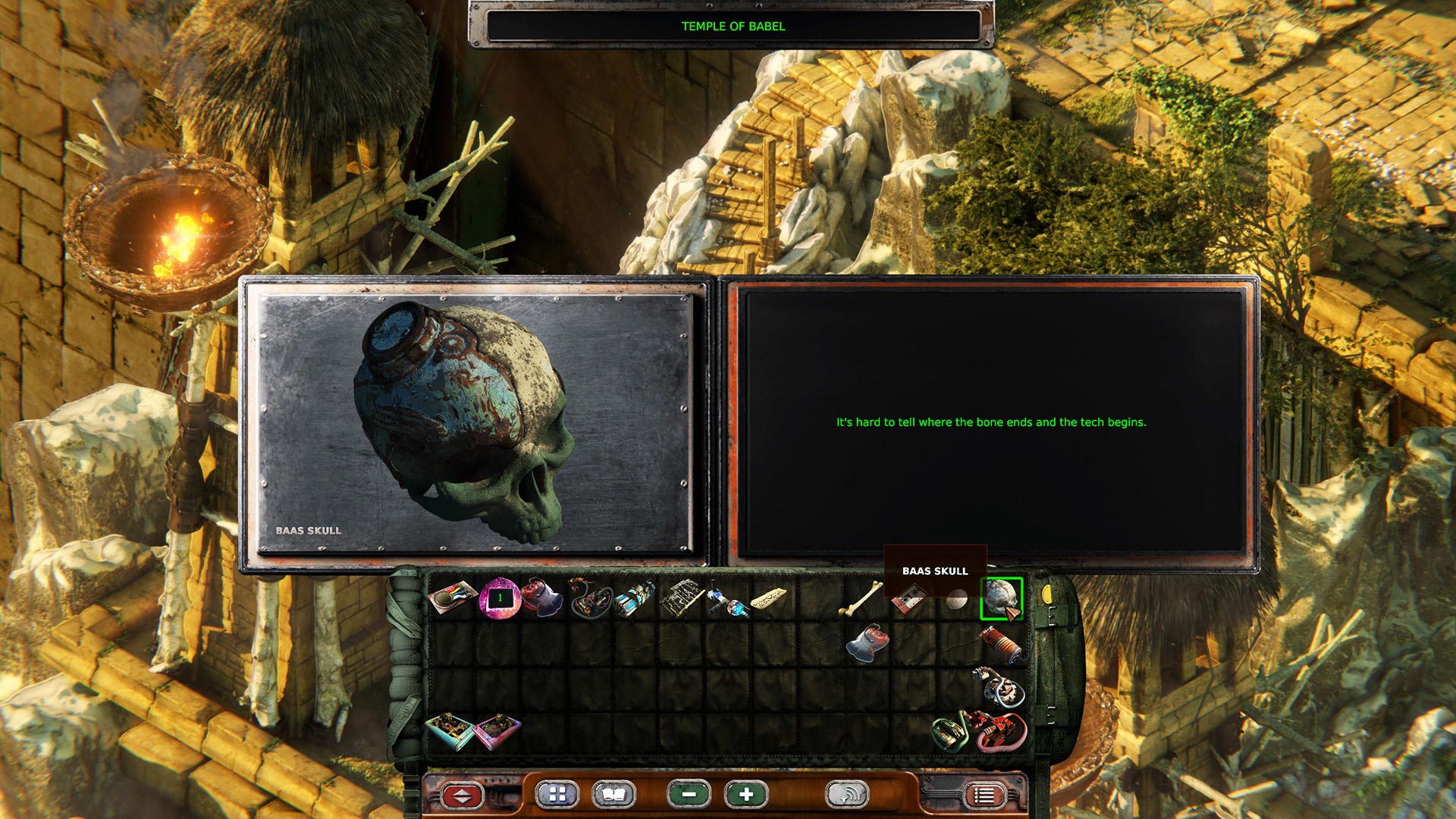
Task: Select the bone item in inventory
Action: (x=858, y=599)
